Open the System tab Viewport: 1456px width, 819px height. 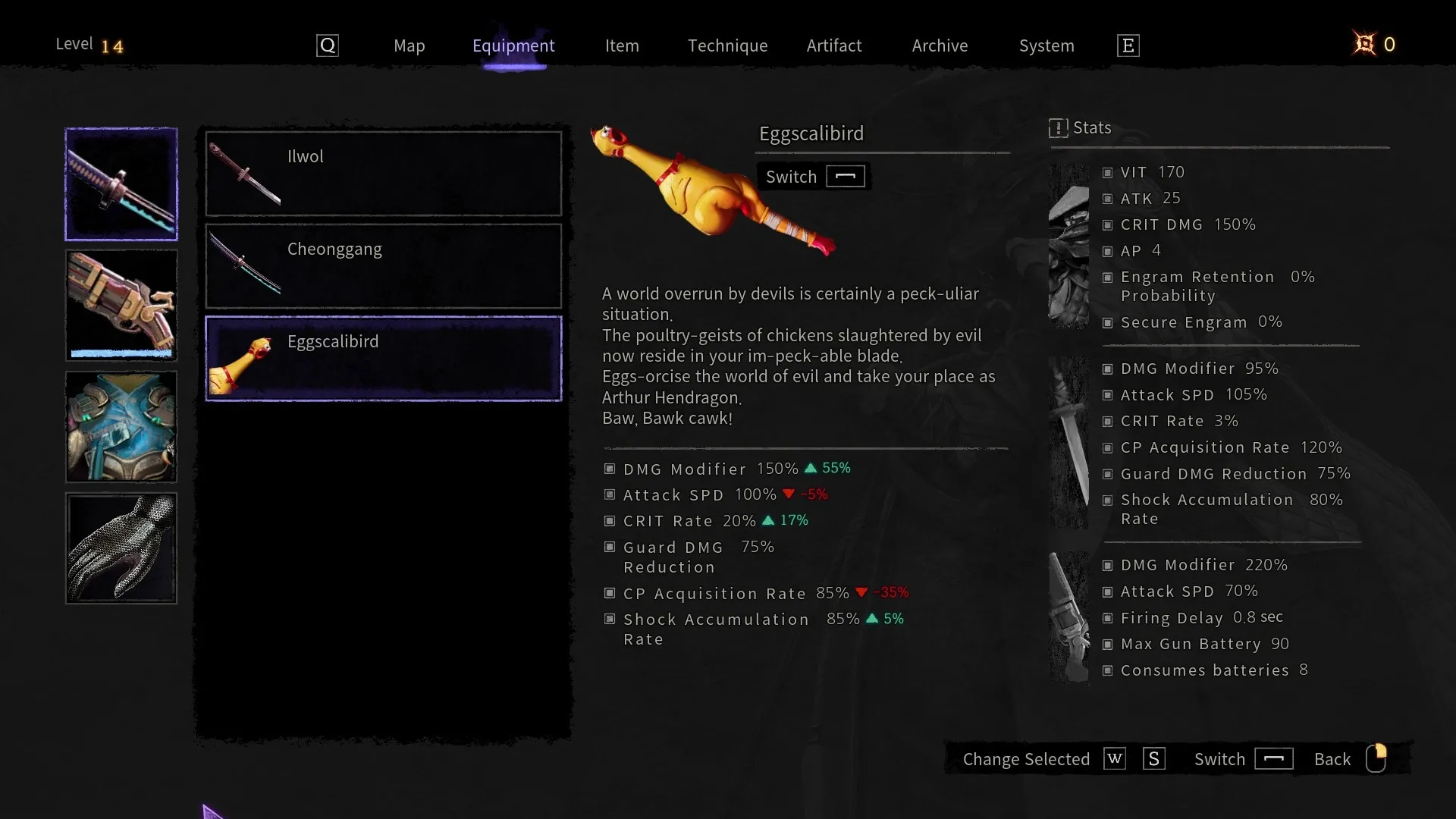pyautogui.click(x=1046, y=45)
